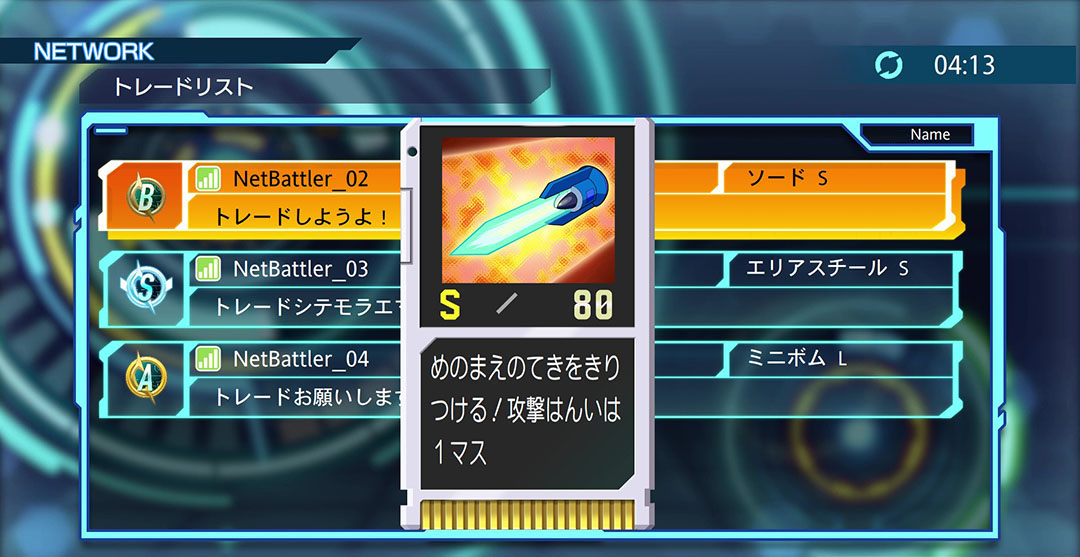Click the blue S rank badge
This screenshot has width=1080, height=557.
[x=144, y=288]
